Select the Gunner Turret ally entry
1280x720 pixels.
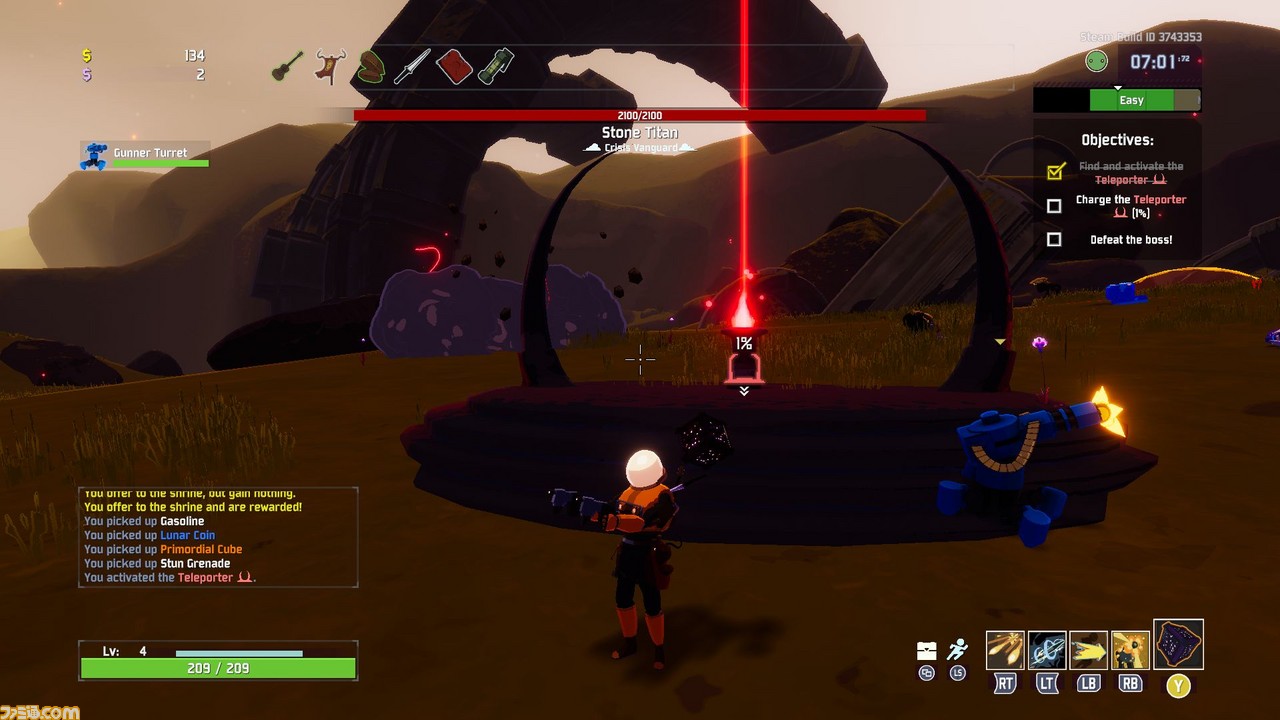(146, 156)
